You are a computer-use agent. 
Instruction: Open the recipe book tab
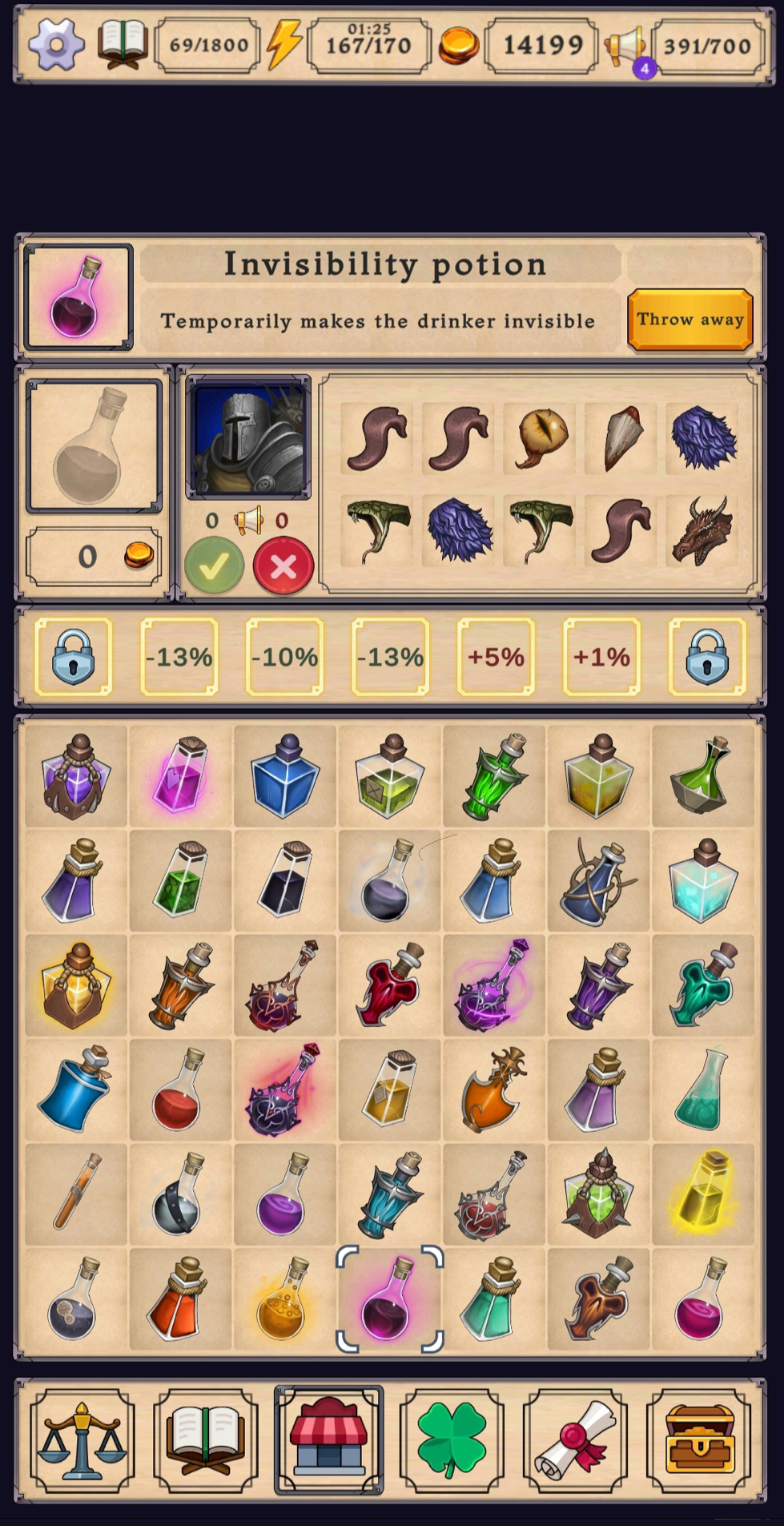(206, 1440)
